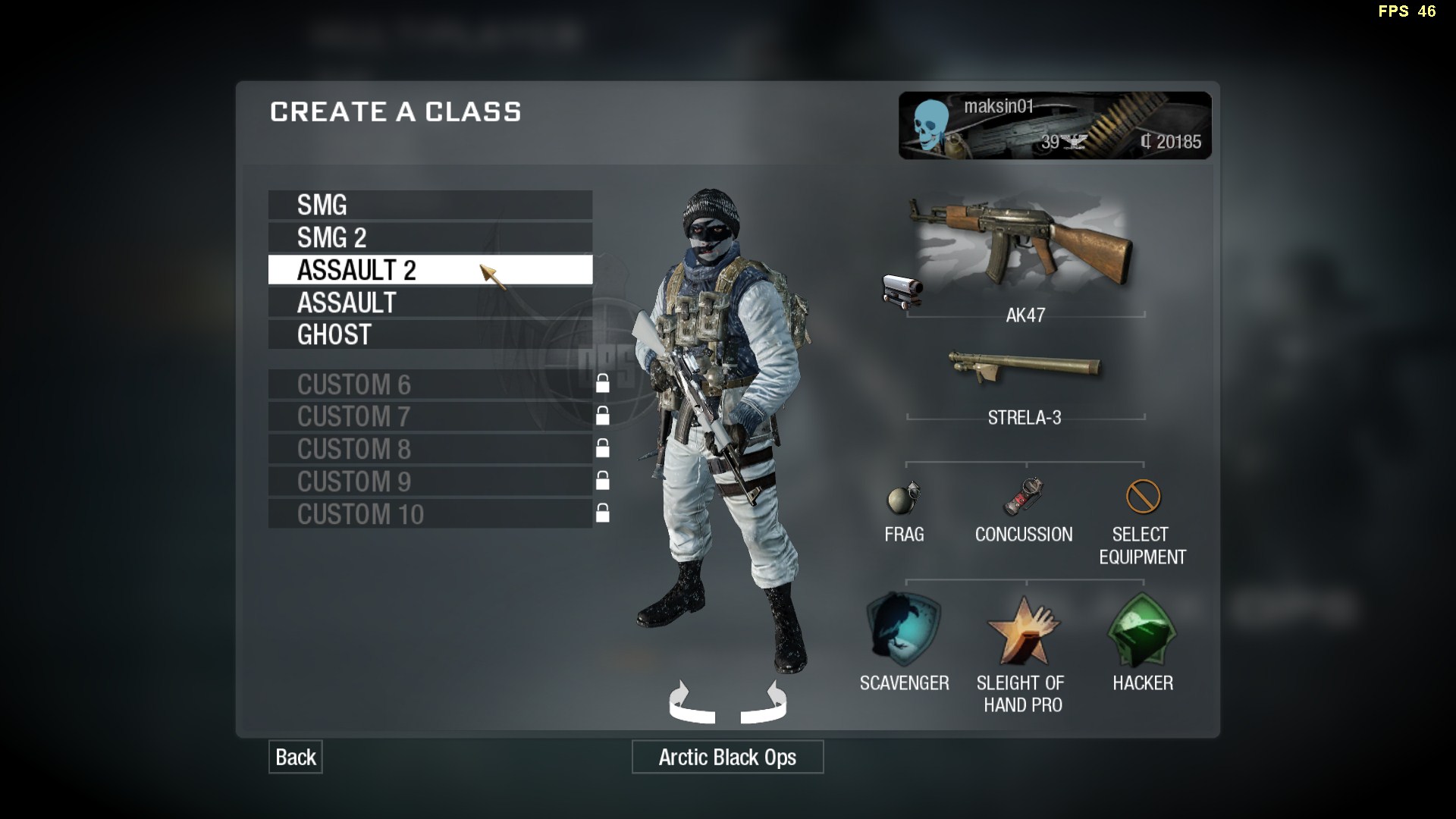Go back with the Back button
This screenshot has width=1456, height=819.
[x=295, y=757]
